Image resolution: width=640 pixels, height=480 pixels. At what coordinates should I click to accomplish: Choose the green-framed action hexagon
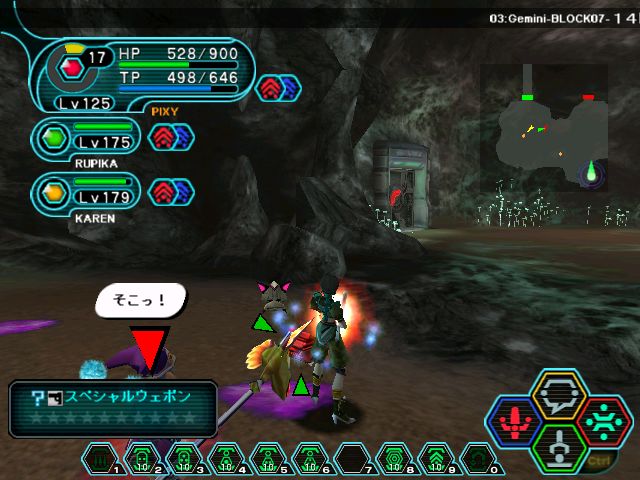559,446
